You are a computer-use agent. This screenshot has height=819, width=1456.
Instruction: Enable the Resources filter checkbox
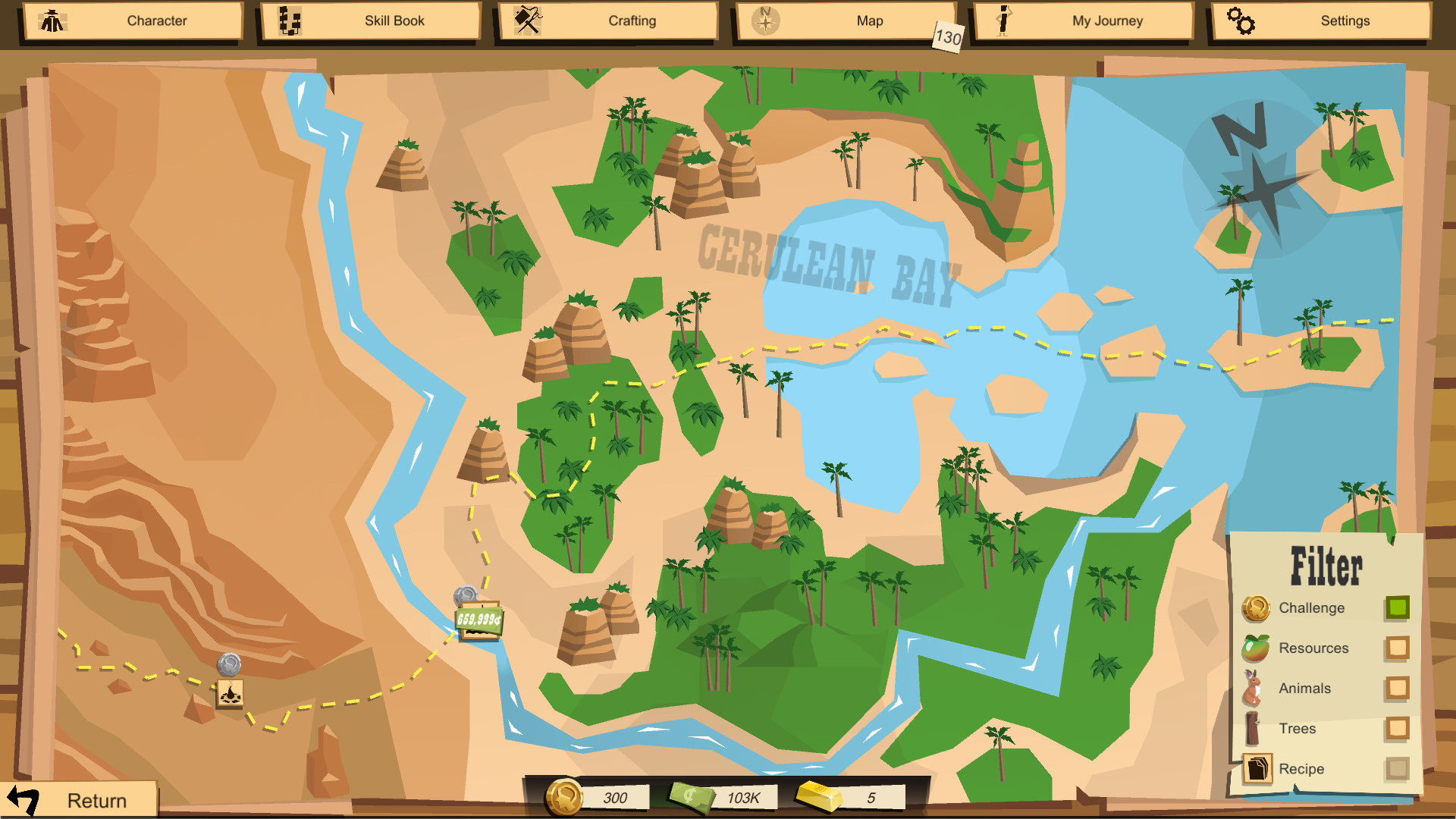[x=1398, y=648]
